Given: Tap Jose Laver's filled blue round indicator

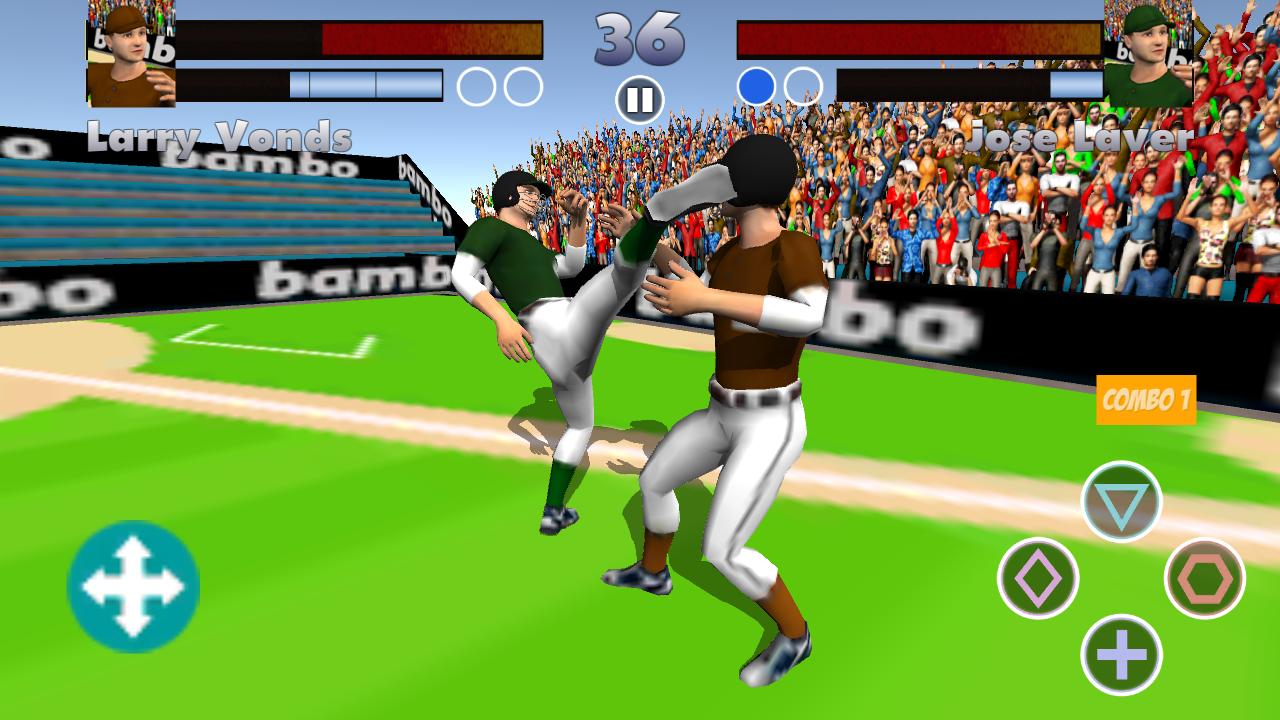Looking at the screenshot, I should pyautogui.click(x=755, y=86).
